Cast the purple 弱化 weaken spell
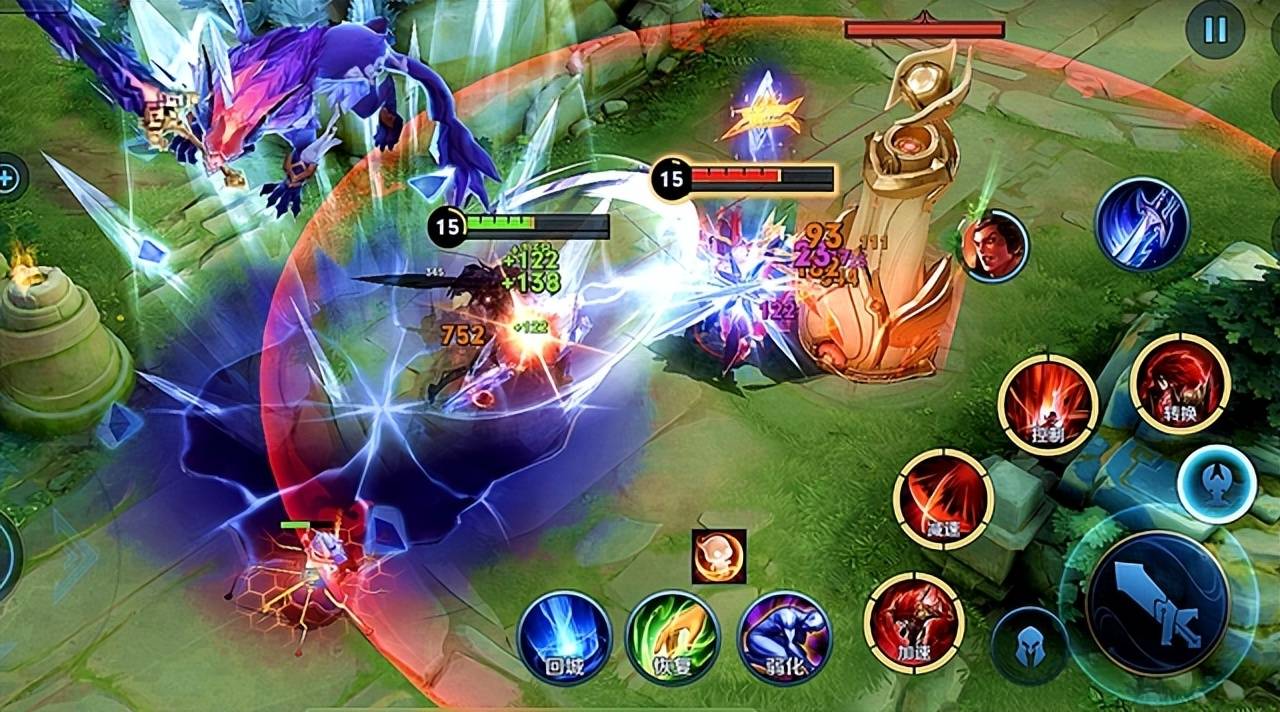This screenshot has height=712, width=1280. (x=785, y=638)
